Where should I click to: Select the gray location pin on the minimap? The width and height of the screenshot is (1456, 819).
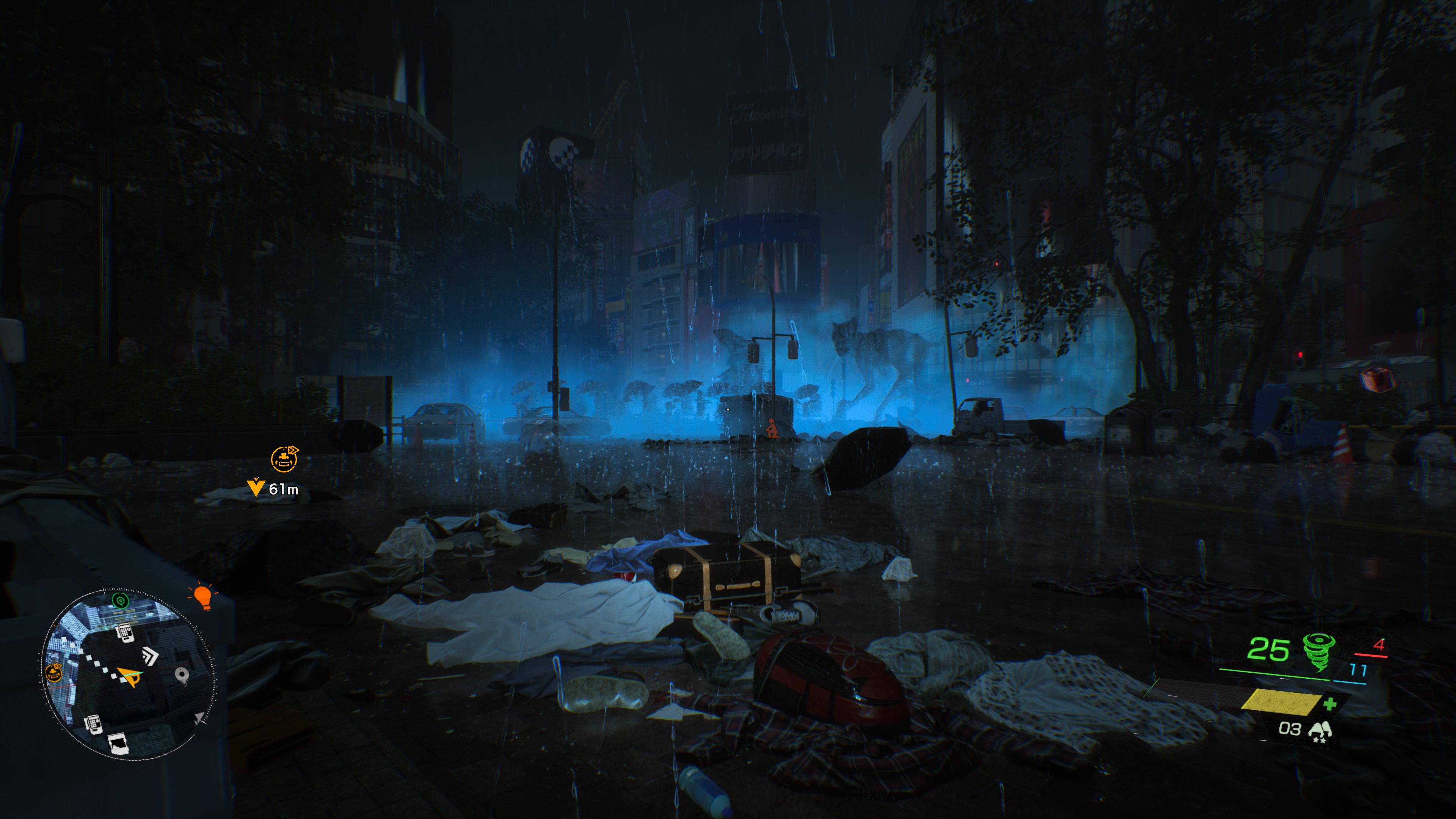tap(182, 675)
